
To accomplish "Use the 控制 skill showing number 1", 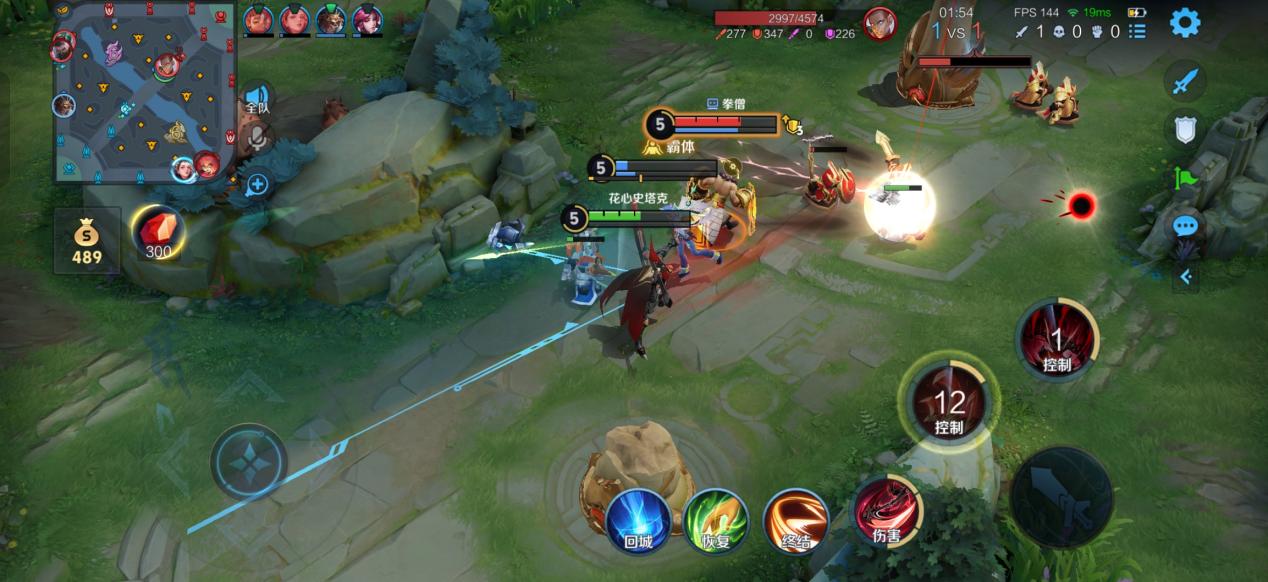I will 1057,342.
